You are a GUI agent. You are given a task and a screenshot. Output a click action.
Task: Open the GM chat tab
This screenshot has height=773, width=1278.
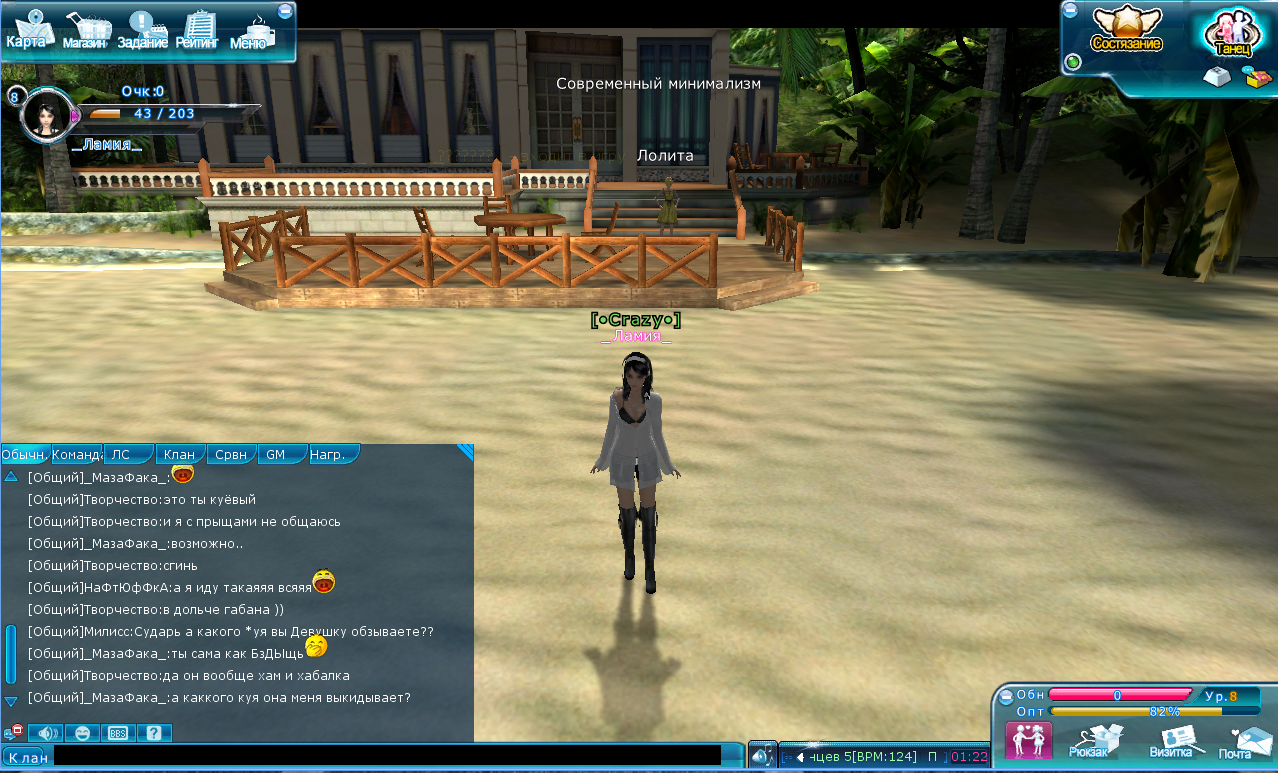275,454
